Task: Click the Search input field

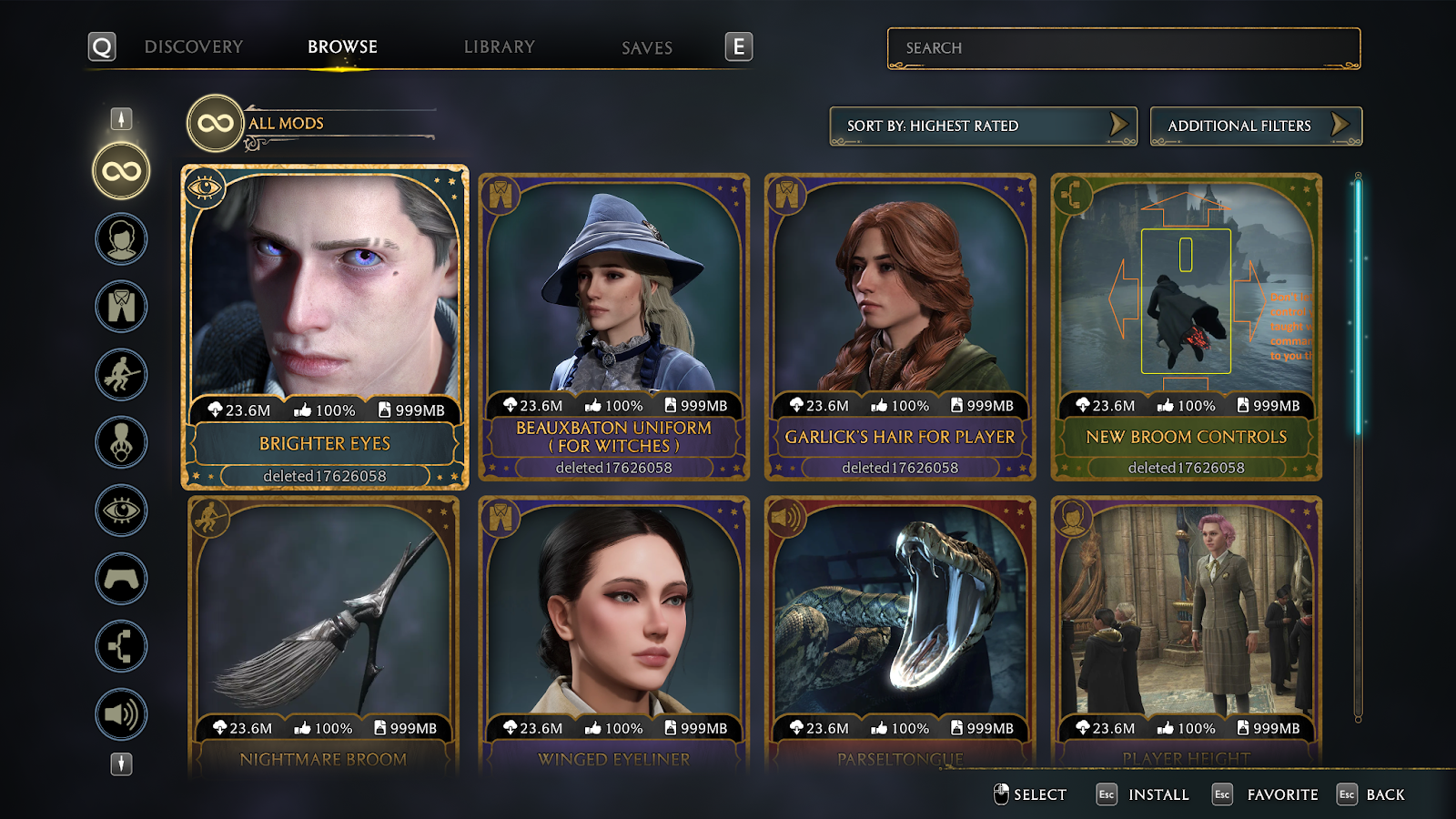Action: pyautogui.click(x=1123, y=48)
